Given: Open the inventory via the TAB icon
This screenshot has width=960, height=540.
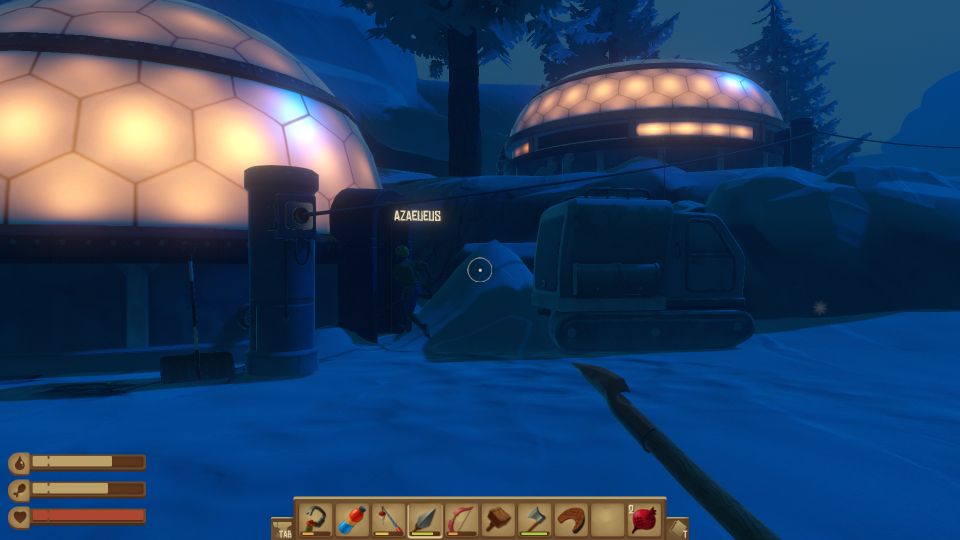Looking at the screenshot, I should [x=283, y=528].
